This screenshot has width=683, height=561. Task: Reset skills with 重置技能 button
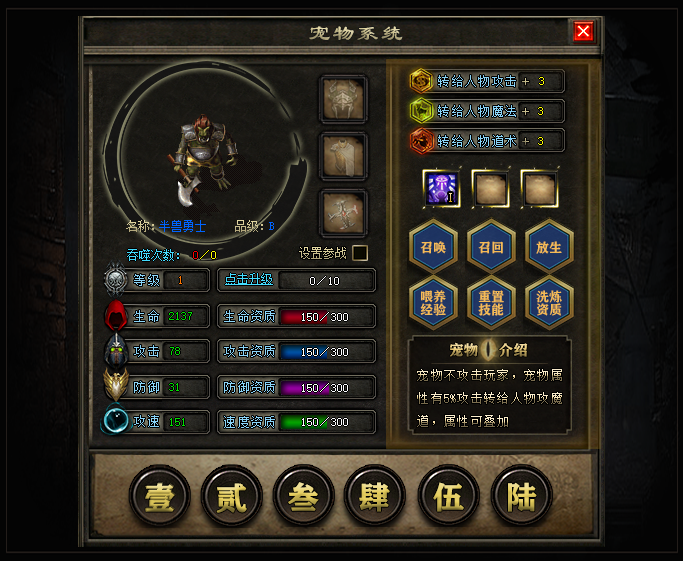coord(490,302)
